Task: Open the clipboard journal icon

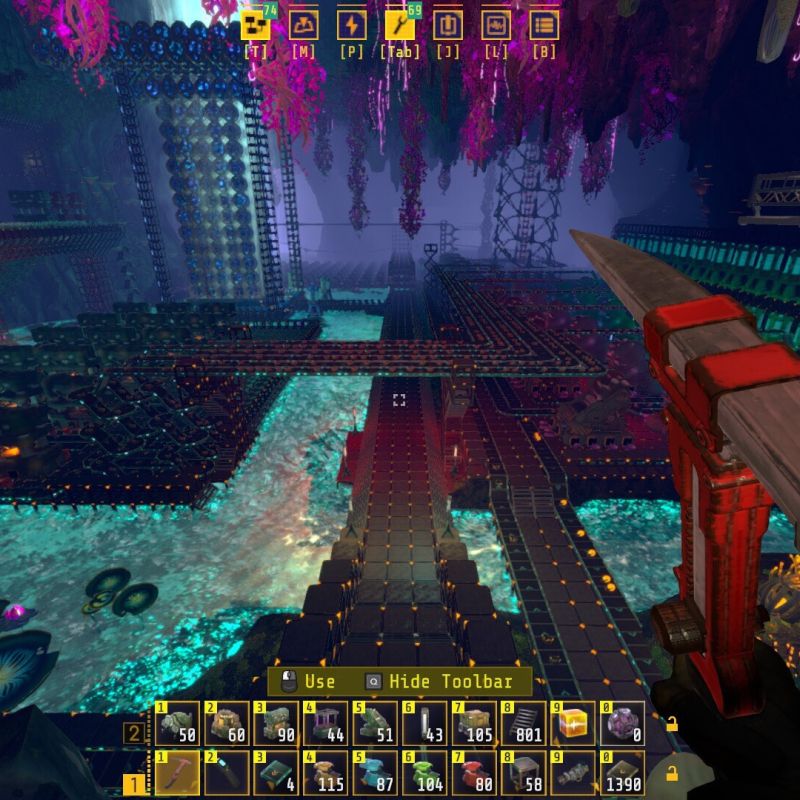Action: point(448,25)
